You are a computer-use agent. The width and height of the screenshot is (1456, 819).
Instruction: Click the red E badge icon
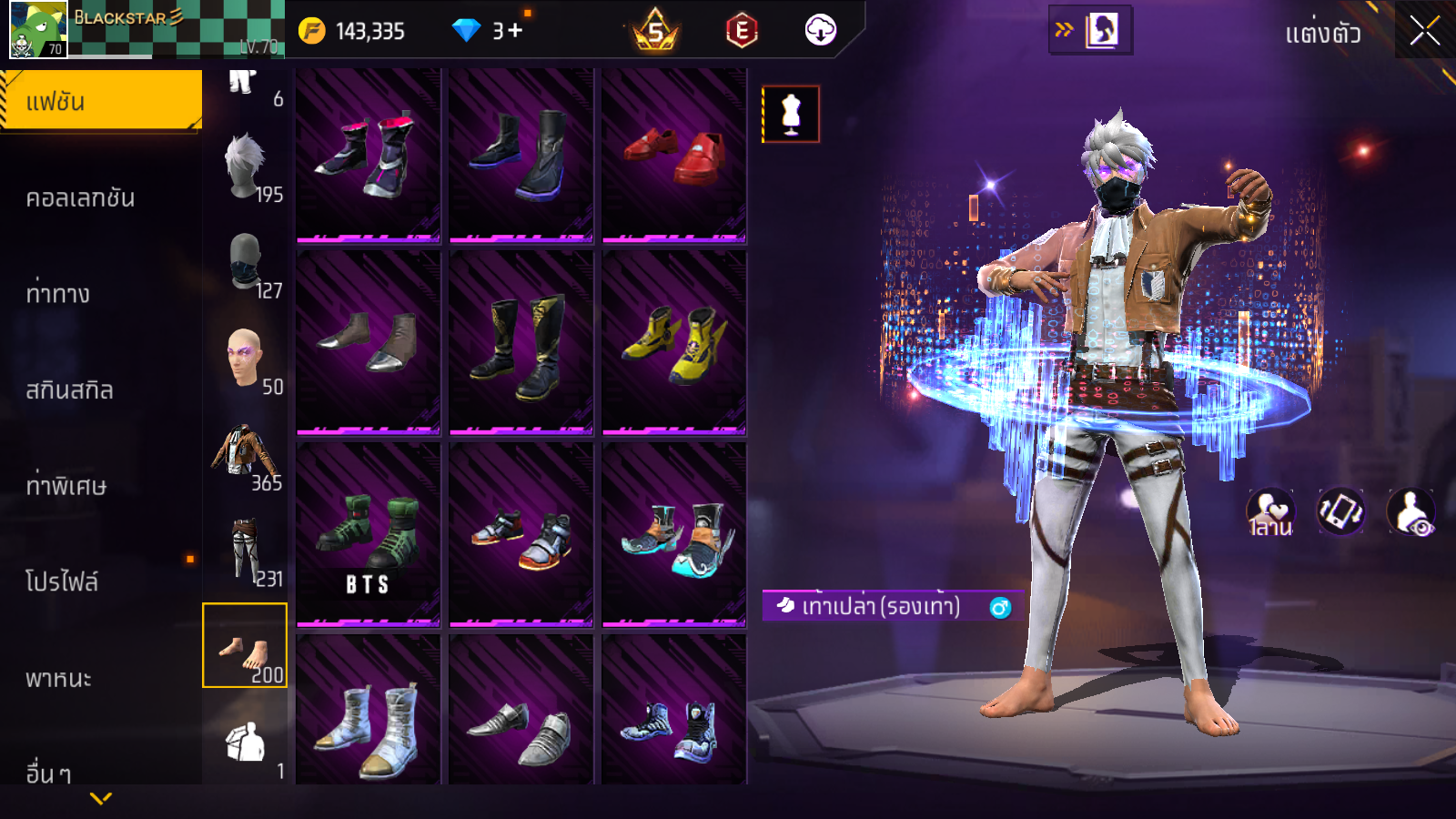742,31
